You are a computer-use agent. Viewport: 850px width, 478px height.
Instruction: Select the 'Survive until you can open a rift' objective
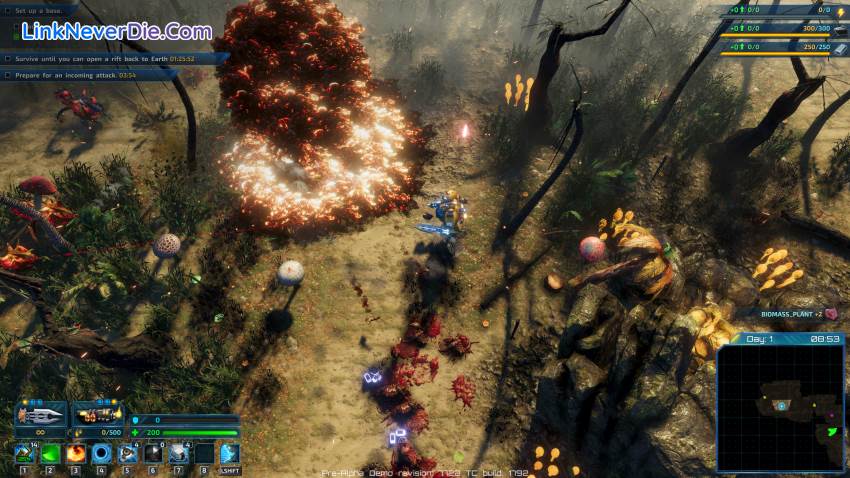100,59
